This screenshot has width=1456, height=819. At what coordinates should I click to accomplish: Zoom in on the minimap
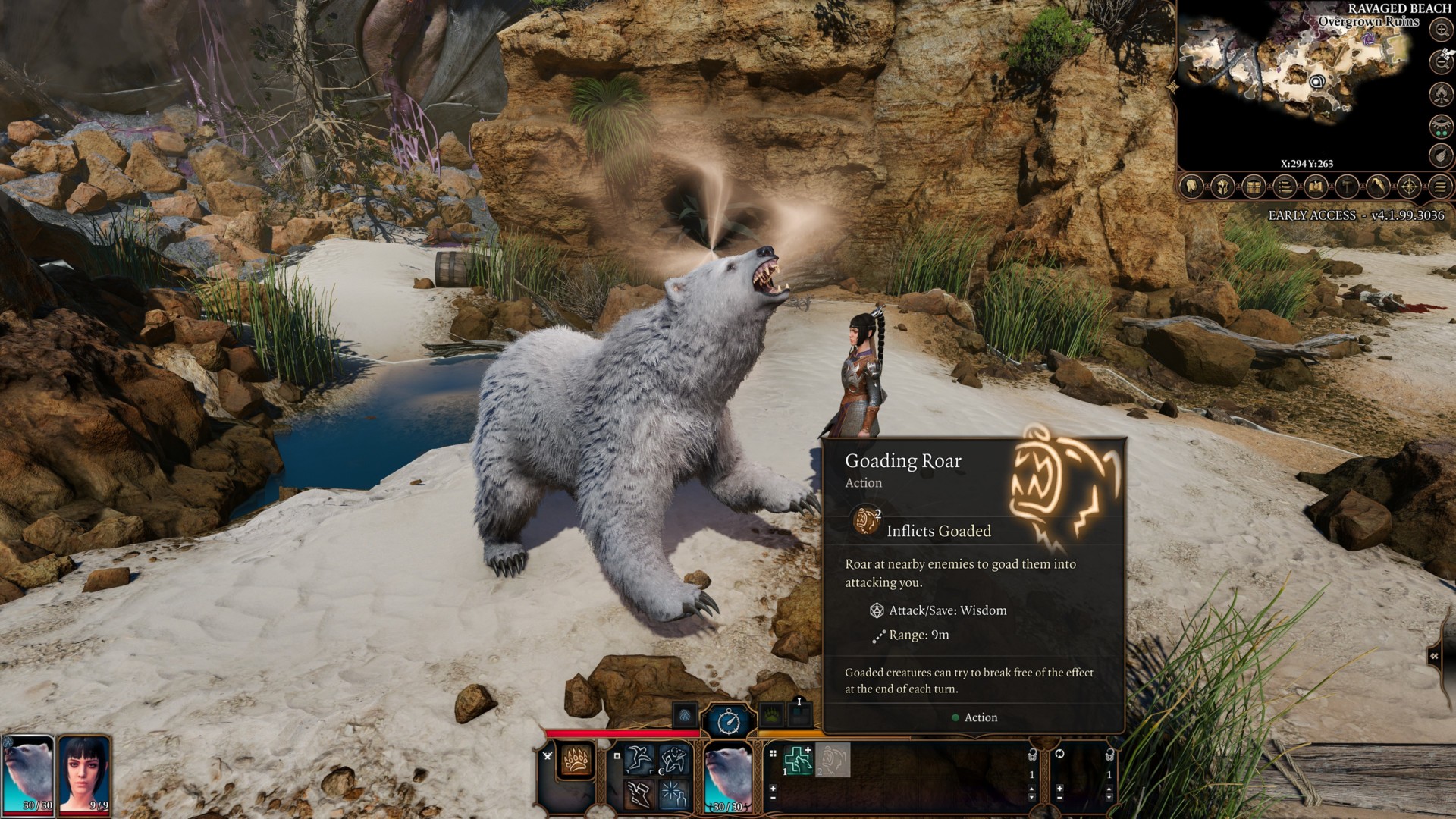click(x=1441, y=30)
